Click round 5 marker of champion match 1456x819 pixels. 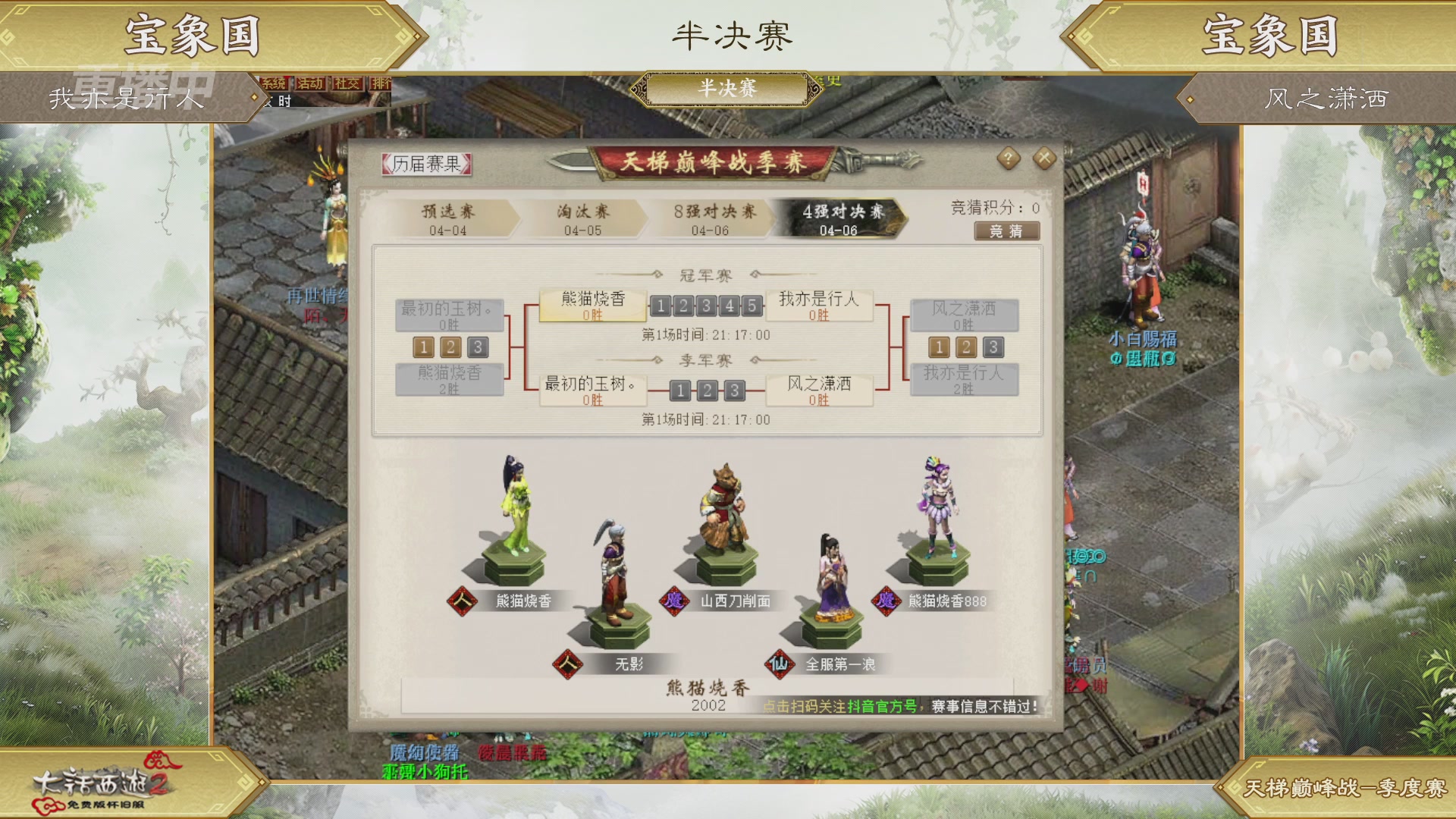point(751,306)
